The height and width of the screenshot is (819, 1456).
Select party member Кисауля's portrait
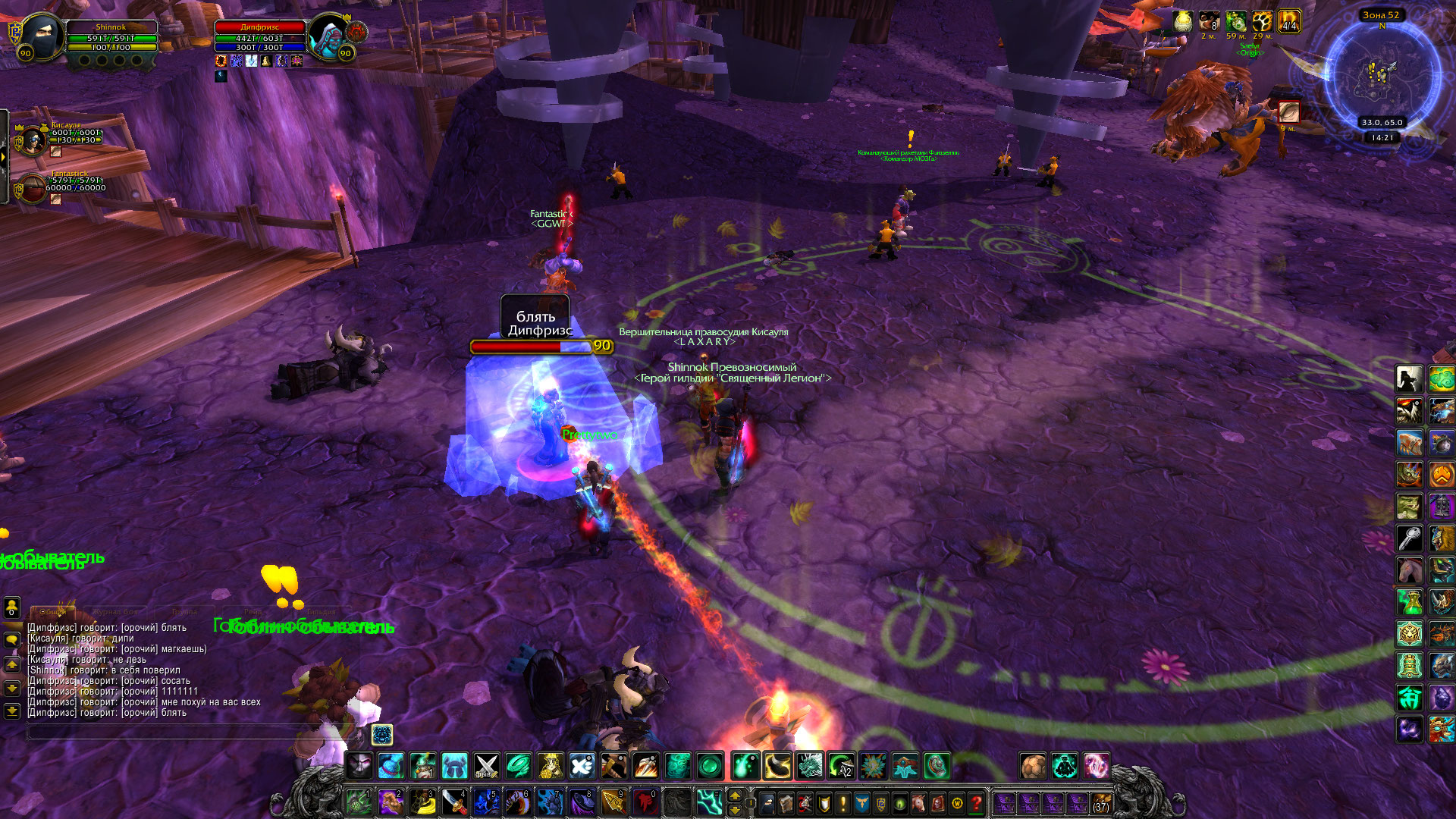(x=33, y=140)
